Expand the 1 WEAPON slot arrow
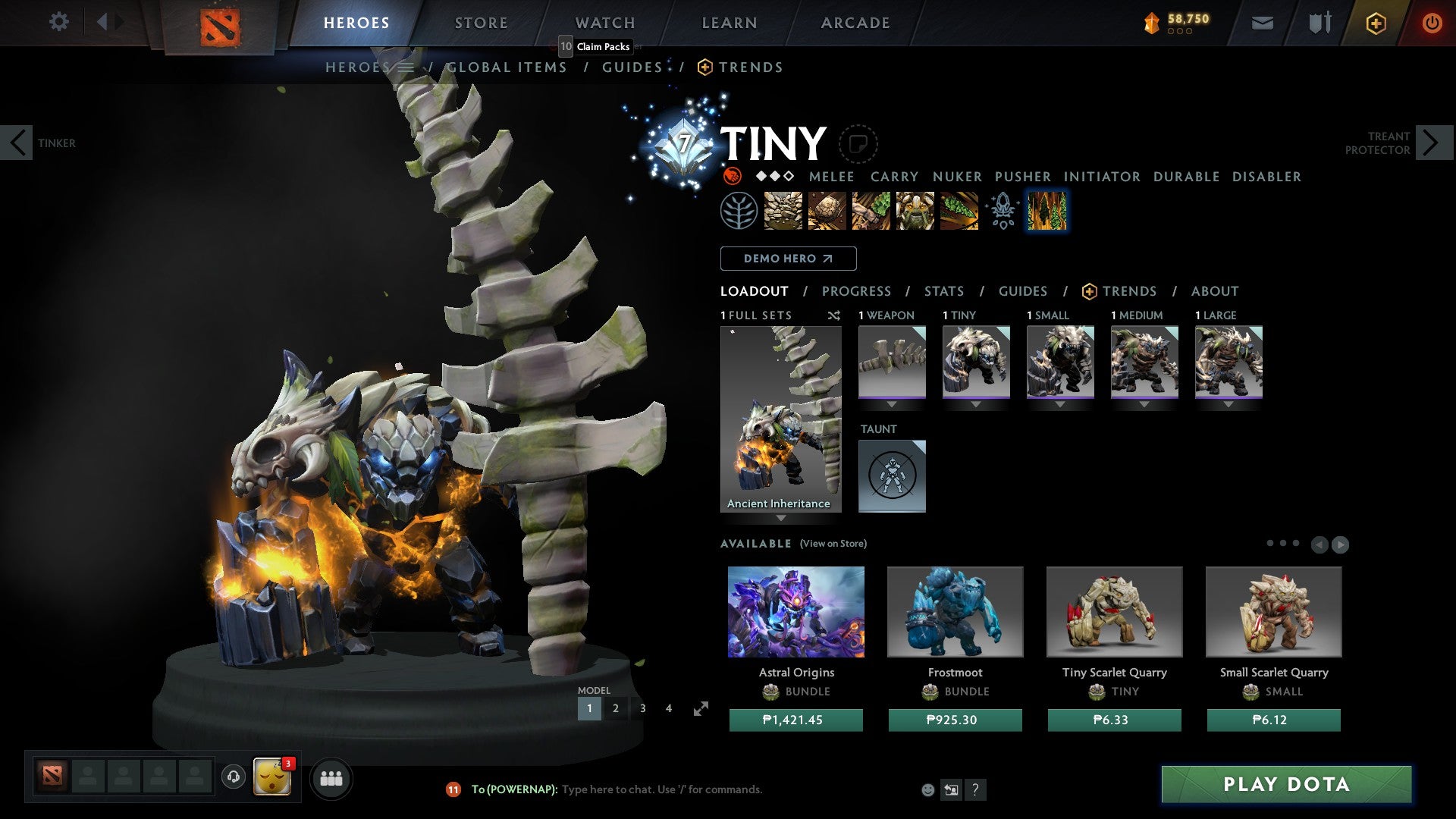This screenshot has width=1456, height=819. (892, 404)
